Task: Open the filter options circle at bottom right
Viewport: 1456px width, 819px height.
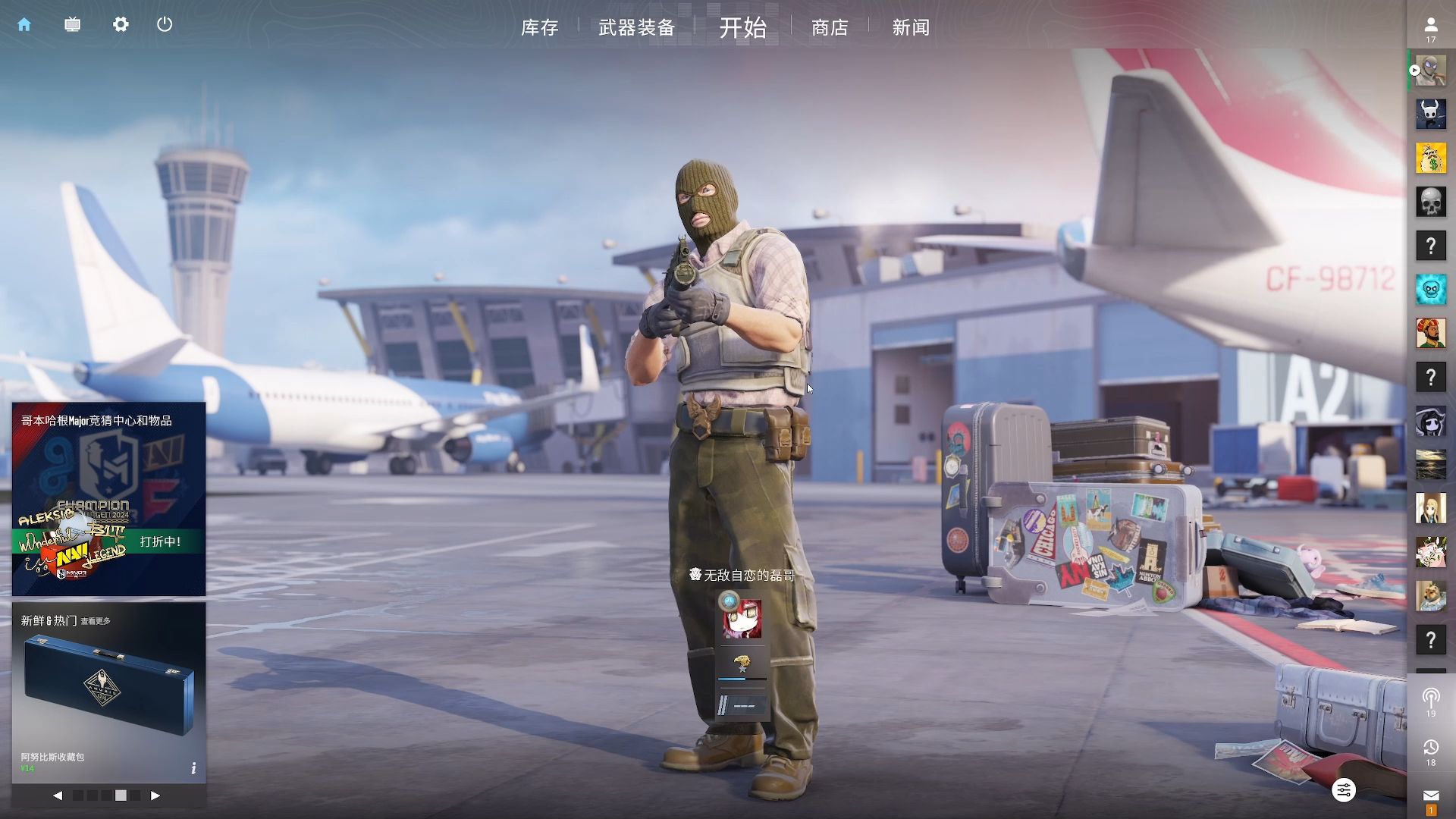Action: tap(1344, 789)
